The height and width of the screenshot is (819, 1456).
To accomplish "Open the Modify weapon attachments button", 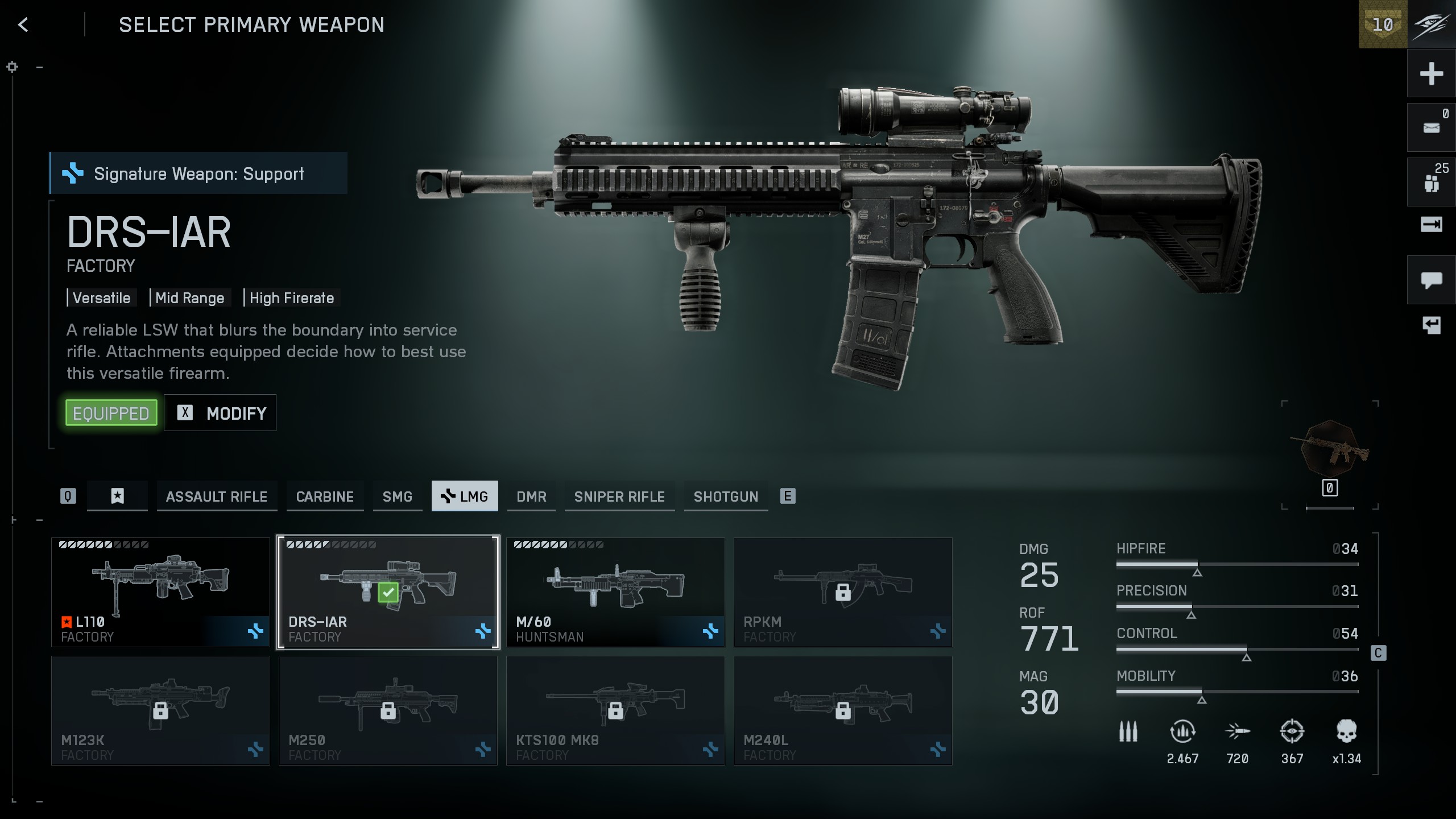I will point(220,413).
